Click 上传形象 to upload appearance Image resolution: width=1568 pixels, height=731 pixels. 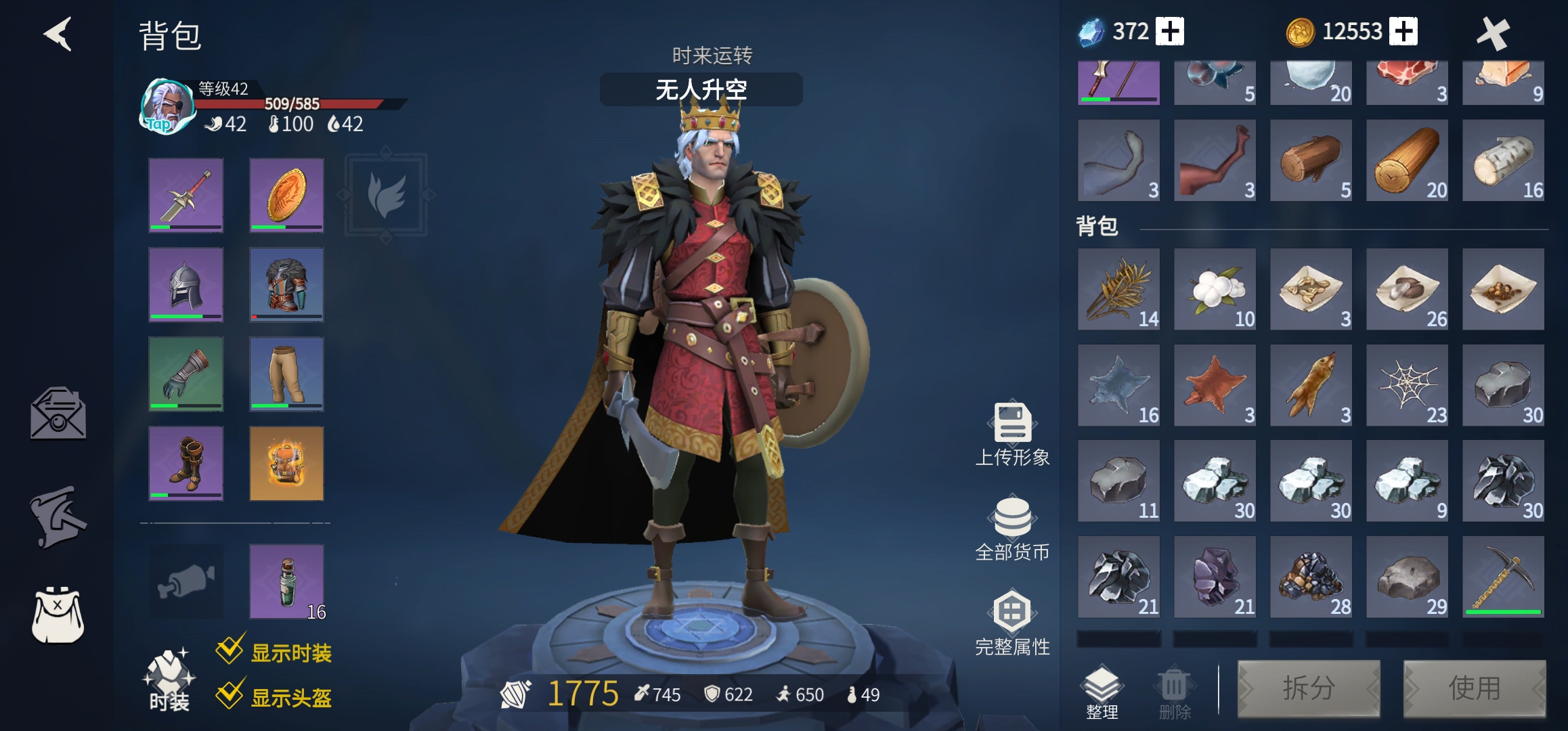[x=1012, y=435]
